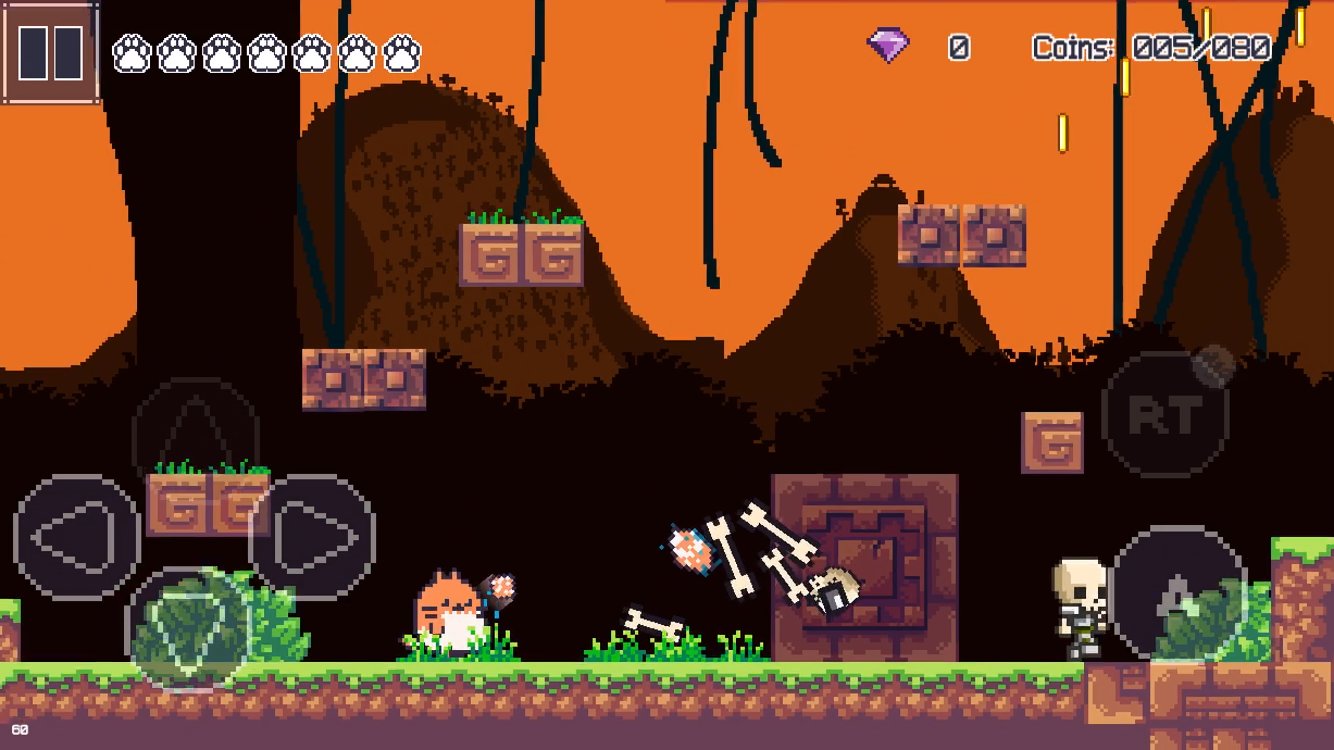Screen dimensions: 1334x750
Task: Tap the right arrow on the D-pad
Action: point(314,537)
